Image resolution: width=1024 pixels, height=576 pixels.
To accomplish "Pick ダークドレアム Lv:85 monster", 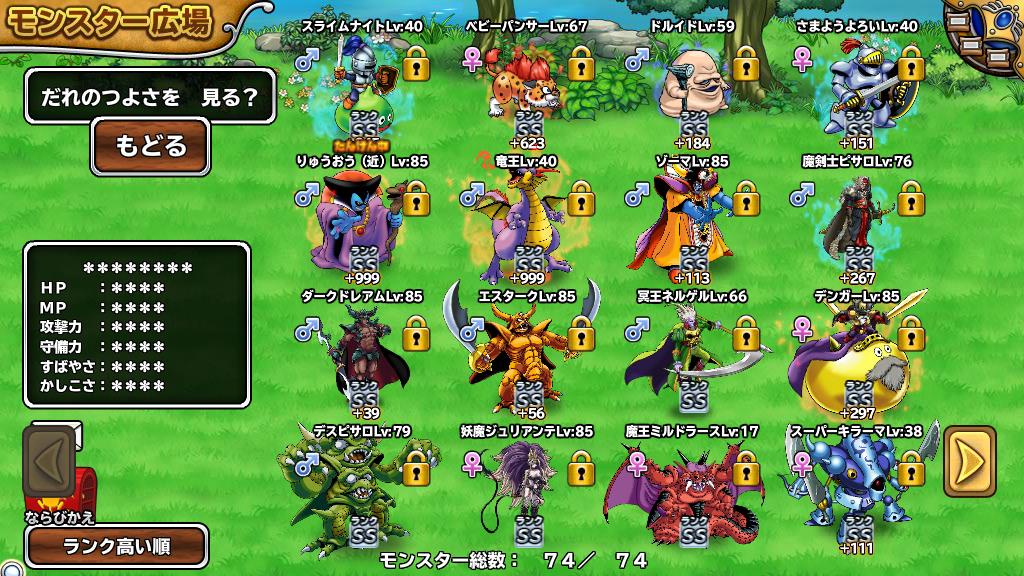I will click(x=362, y=357).
